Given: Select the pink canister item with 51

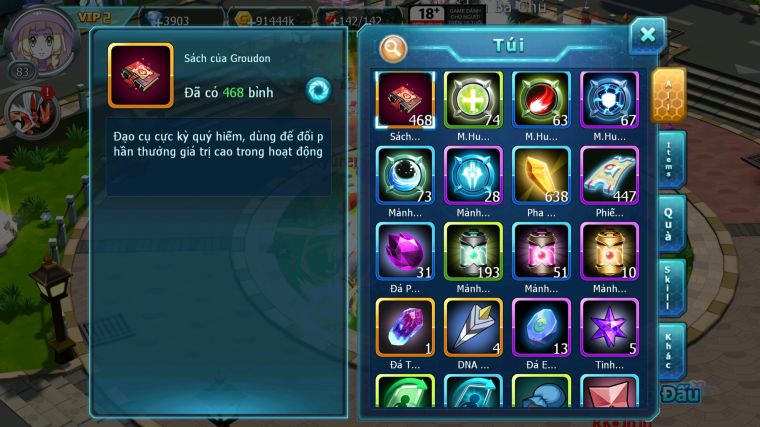Looking at the screenshot, I should 541,251.
